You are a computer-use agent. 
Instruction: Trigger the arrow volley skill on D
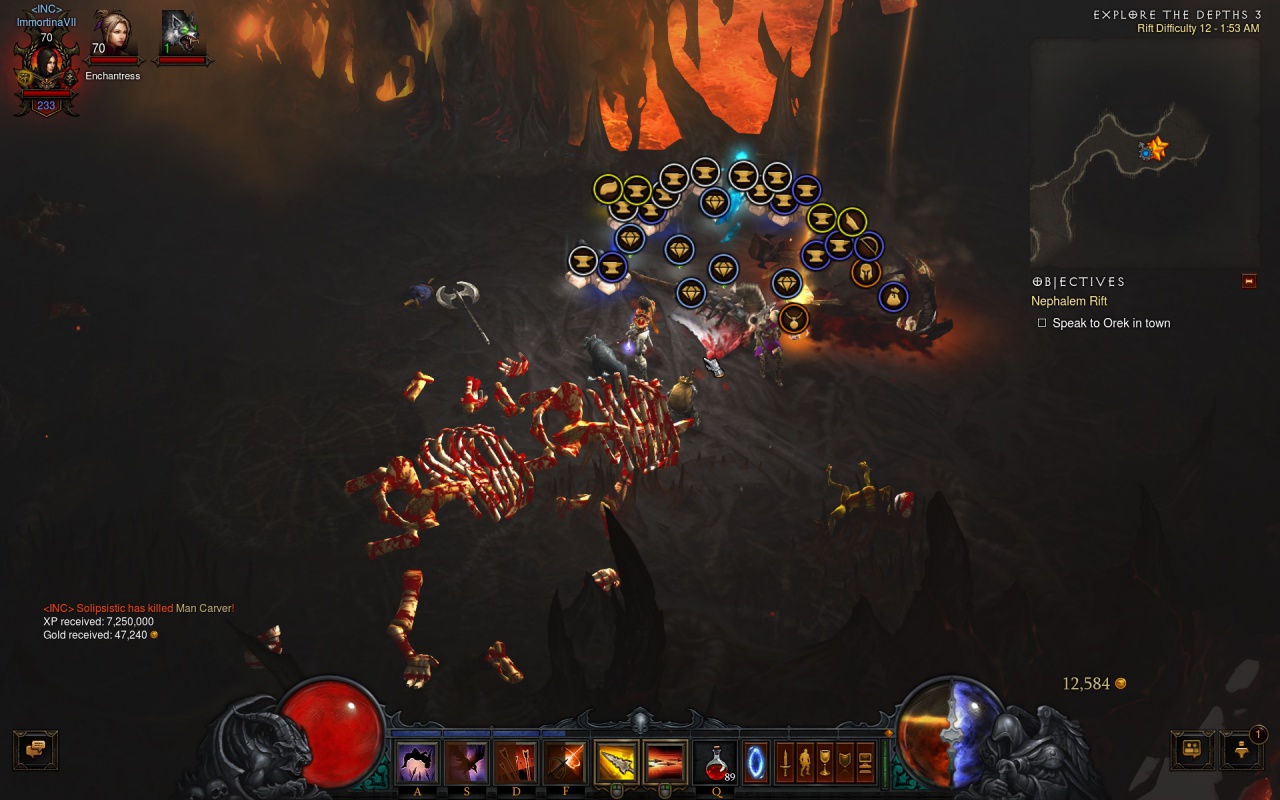[x=516, y=763]
